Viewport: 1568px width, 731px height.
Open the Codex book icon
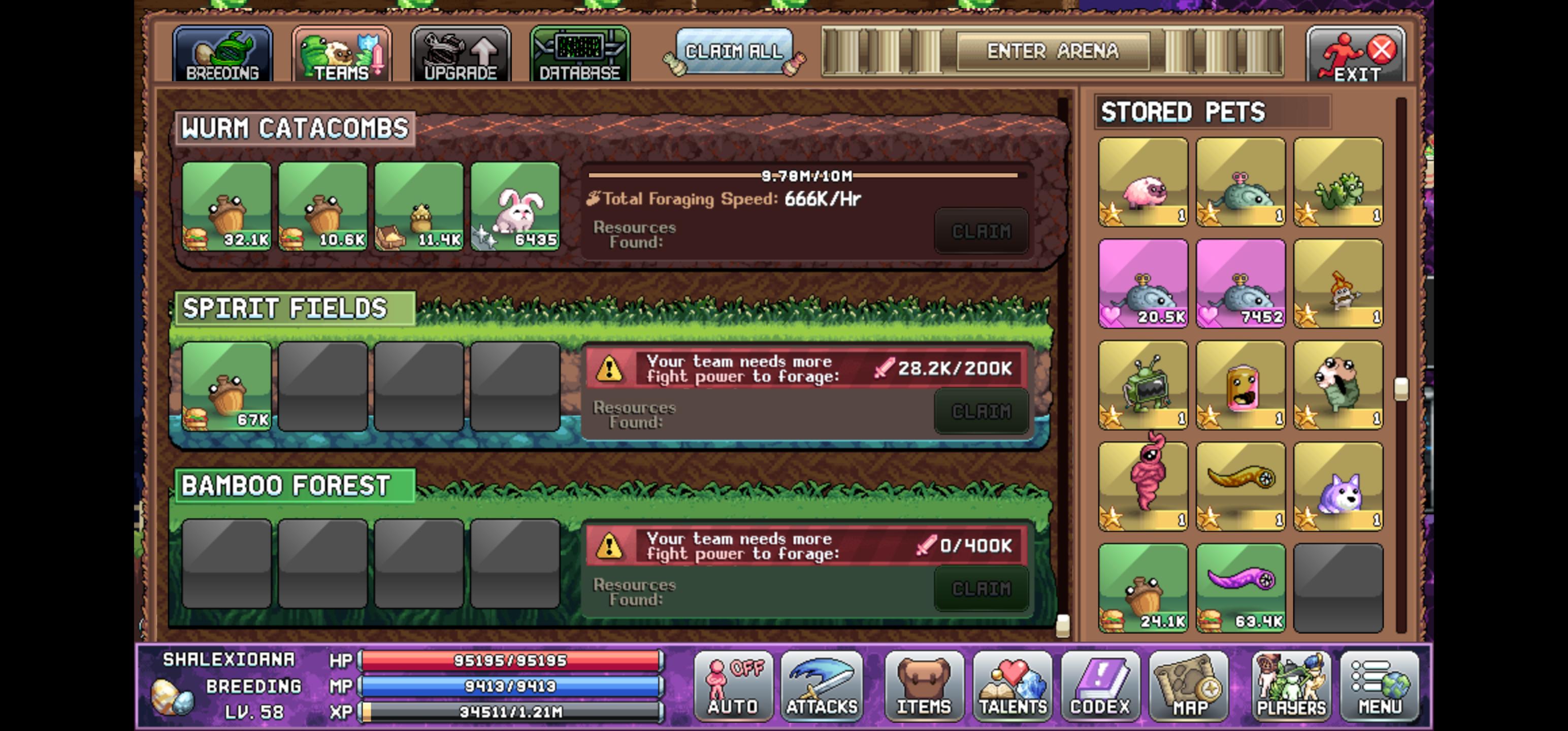(x=1100, y=686)
